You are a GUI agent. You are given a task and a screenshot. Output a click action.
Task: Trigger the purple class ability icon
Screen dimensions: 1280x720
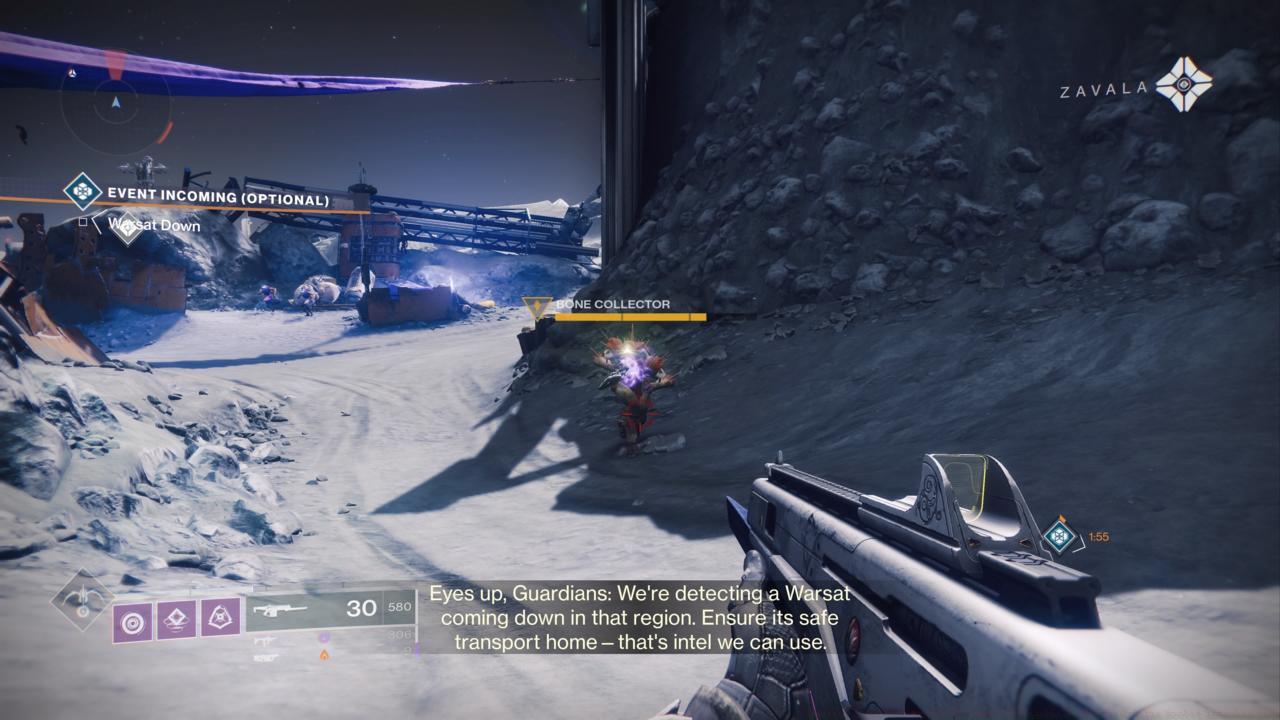(x=220, y=617)
